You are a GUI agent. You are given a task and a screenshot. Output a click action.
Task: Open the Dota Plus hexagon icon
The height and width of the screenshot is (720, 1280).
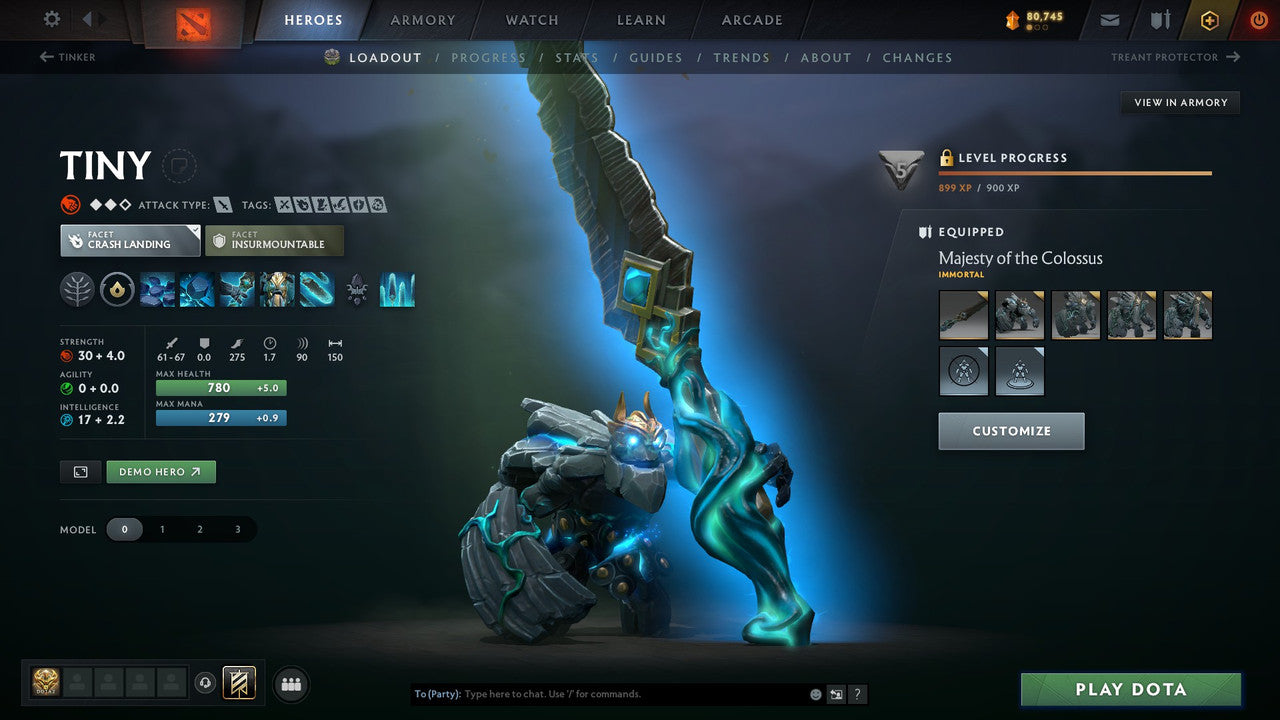1209,20
